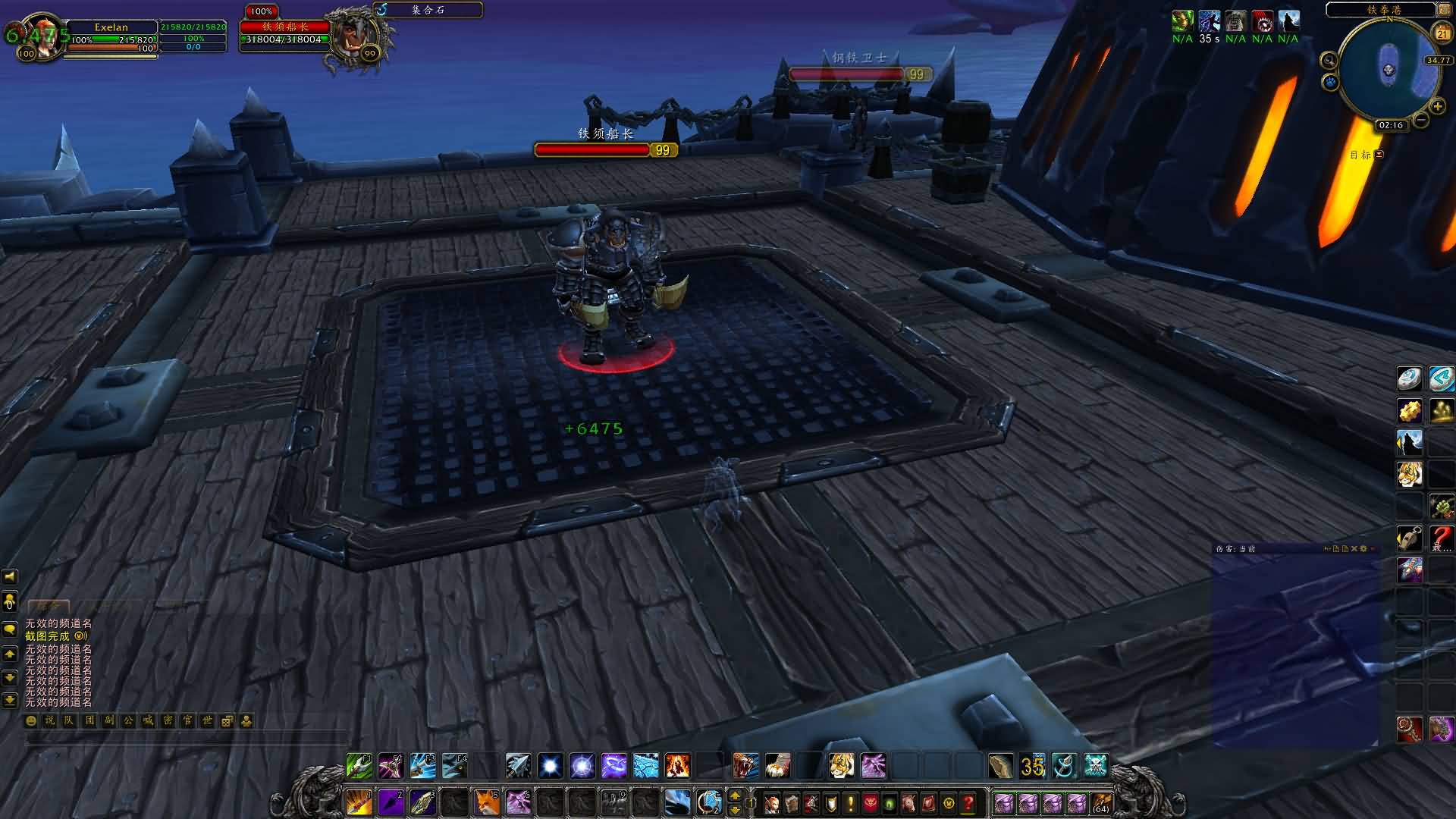This screenshot has height=819, width=1456.
Task: Click the dice roll button under chat
Action: point(227,721)
